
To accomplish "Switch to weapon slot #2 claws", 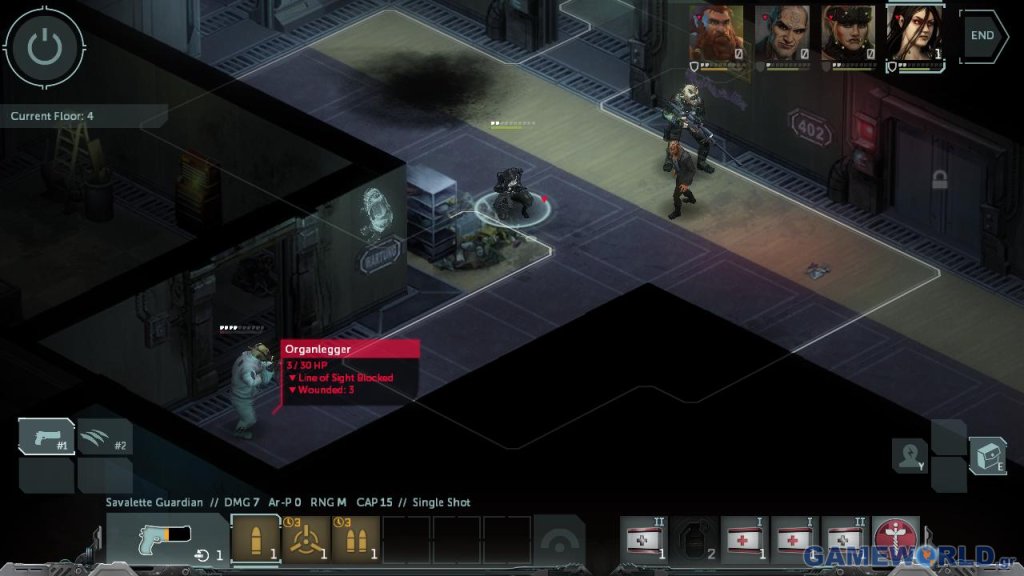I will (105, 437).
